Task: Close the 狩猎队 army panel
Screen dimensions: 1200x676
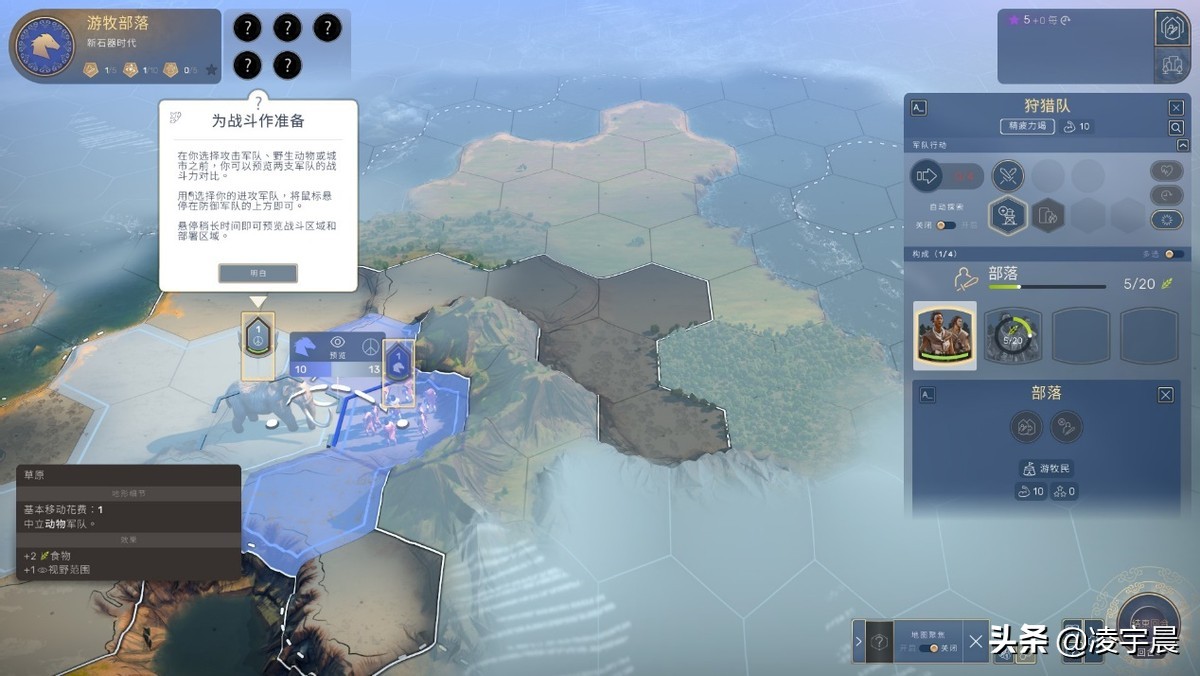Action: point(1176,108)
